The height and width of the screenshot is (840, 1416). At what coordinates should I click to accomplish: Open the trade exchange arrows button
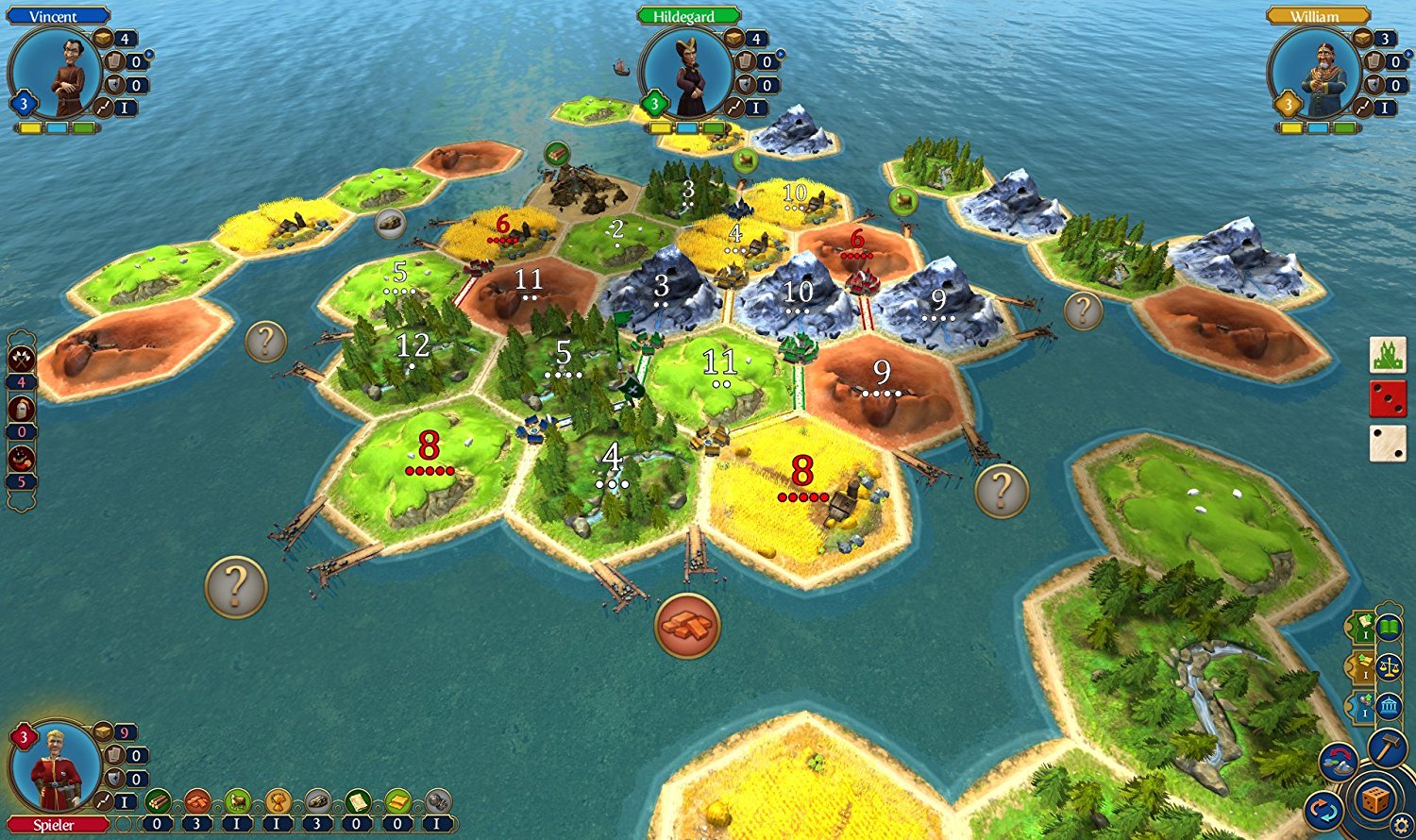(1323, 811)
